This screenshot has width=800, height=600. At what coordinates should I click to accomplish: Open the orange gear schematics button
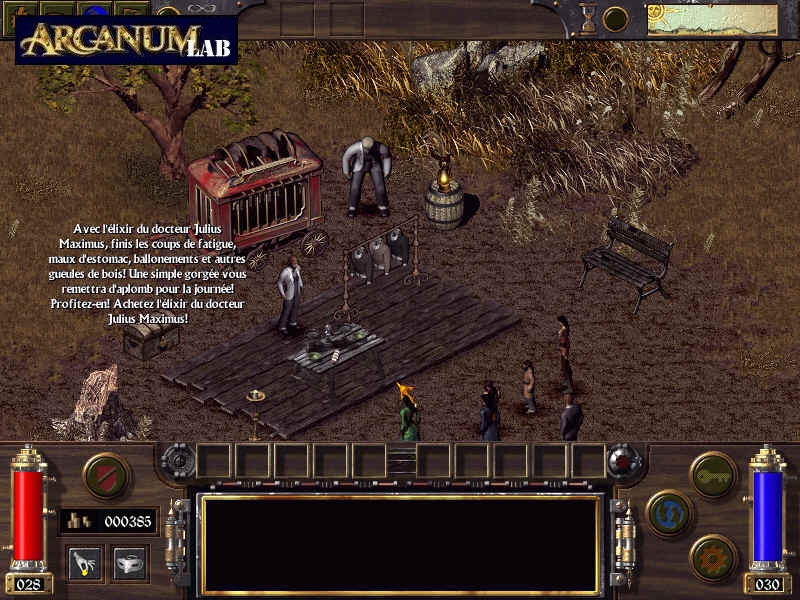[x=713, y=557]
